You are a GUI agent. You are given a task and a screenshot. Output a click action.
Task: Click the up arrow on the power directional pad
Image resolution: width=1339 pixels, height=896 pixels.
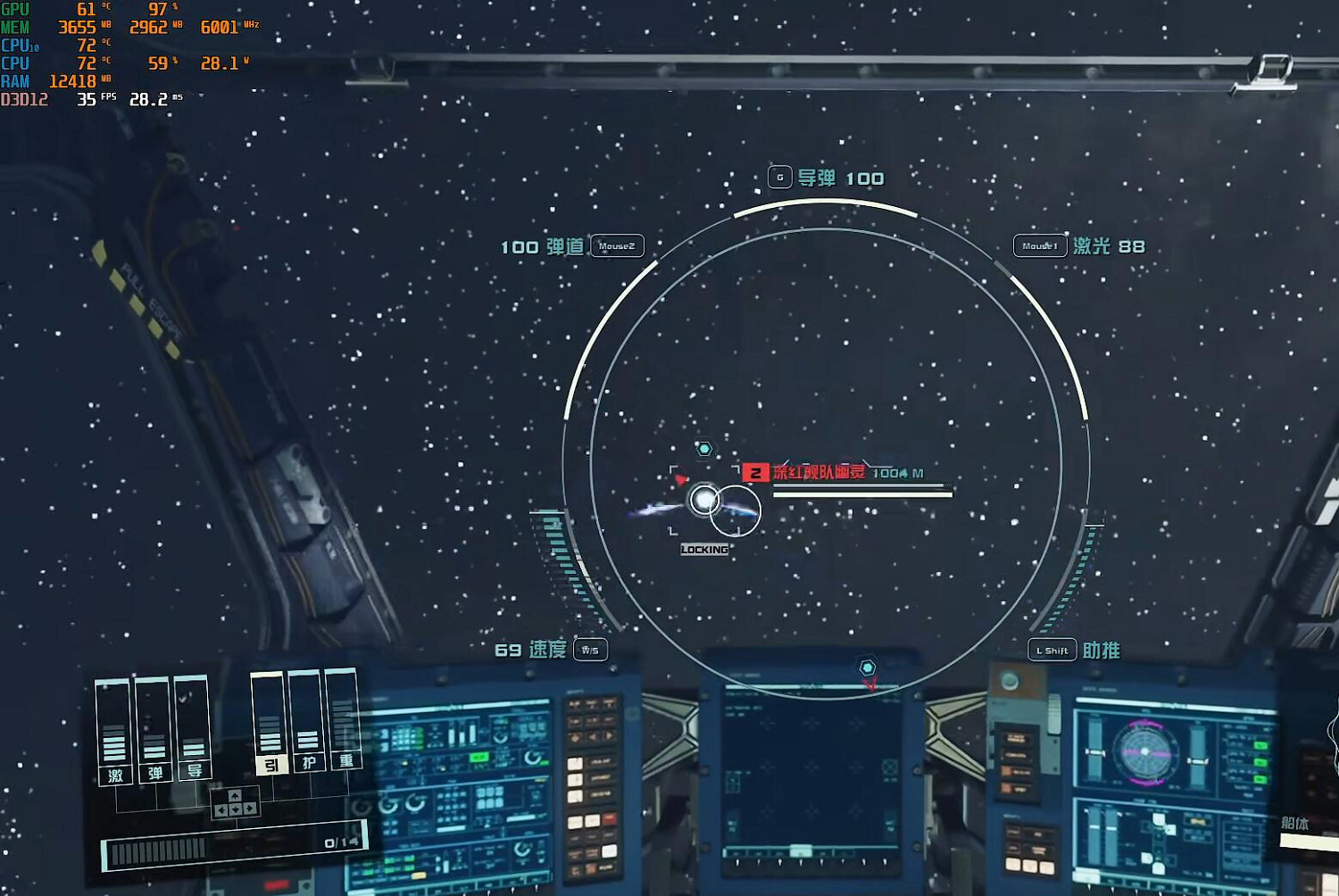(235, 796)
